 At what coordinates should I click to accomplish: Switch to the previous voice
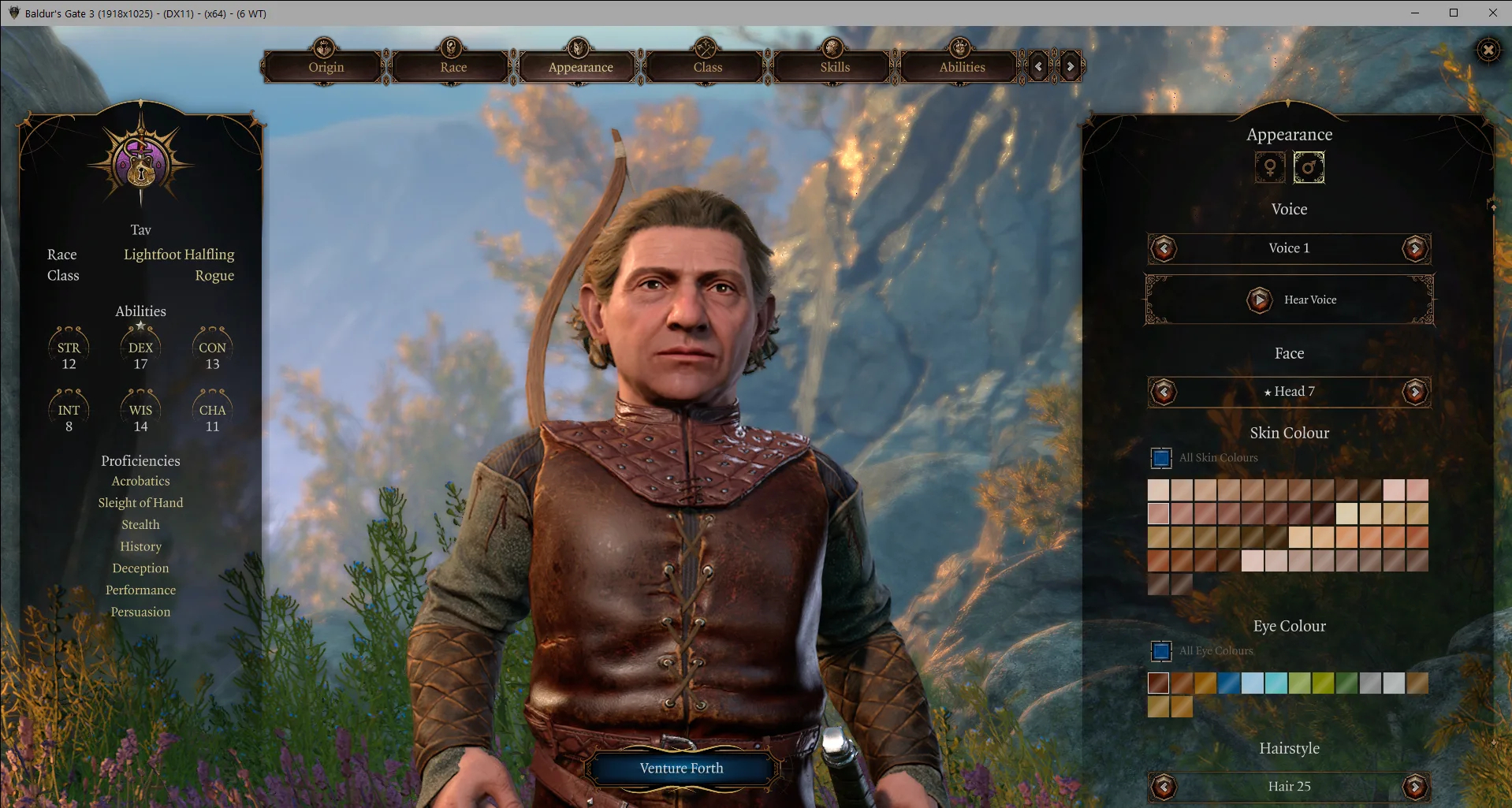tap(1164, 249)
